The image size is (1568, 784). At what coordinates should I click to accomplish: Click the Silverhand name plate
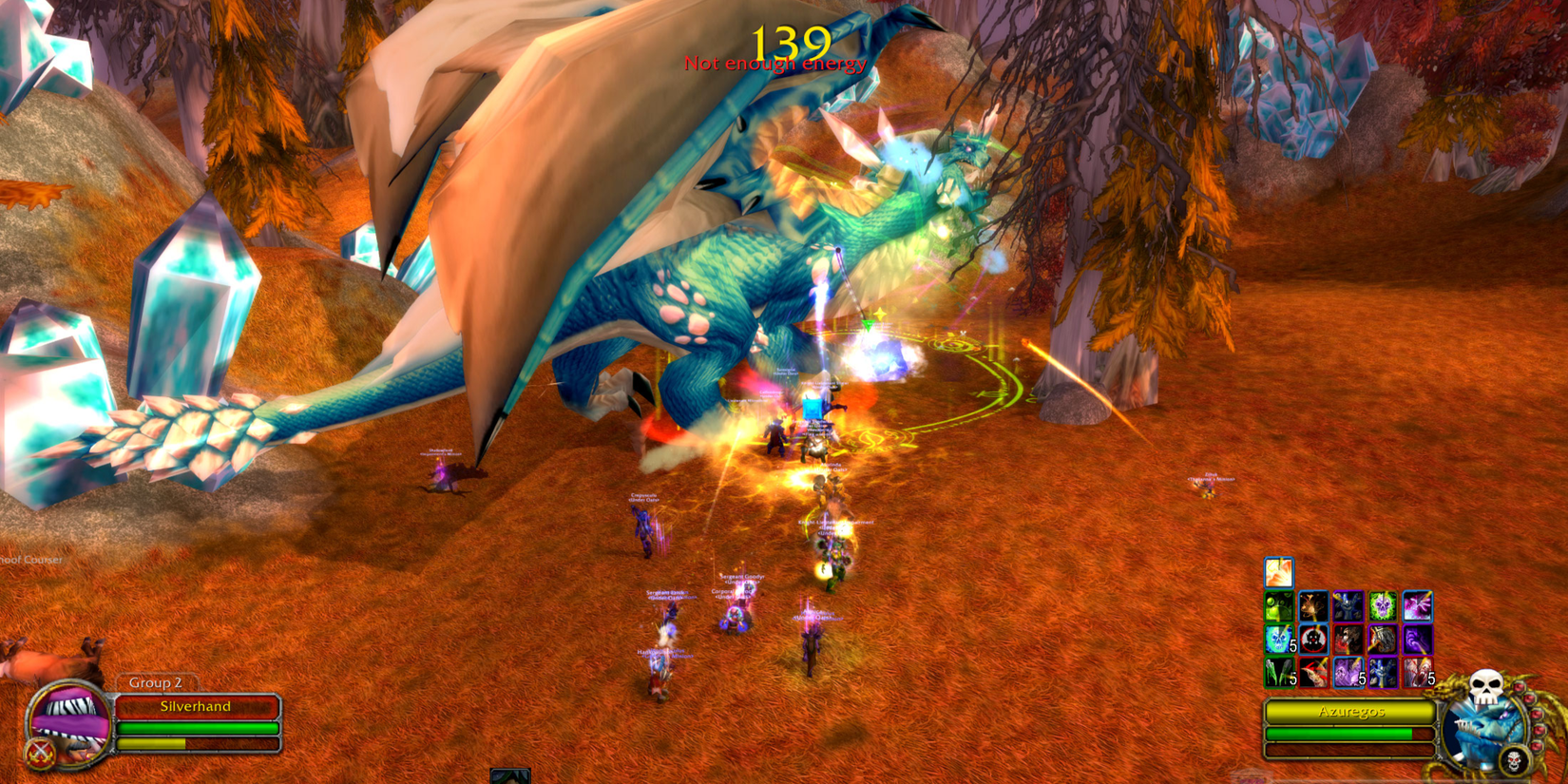pyautogui.click(x=195, y=706)
